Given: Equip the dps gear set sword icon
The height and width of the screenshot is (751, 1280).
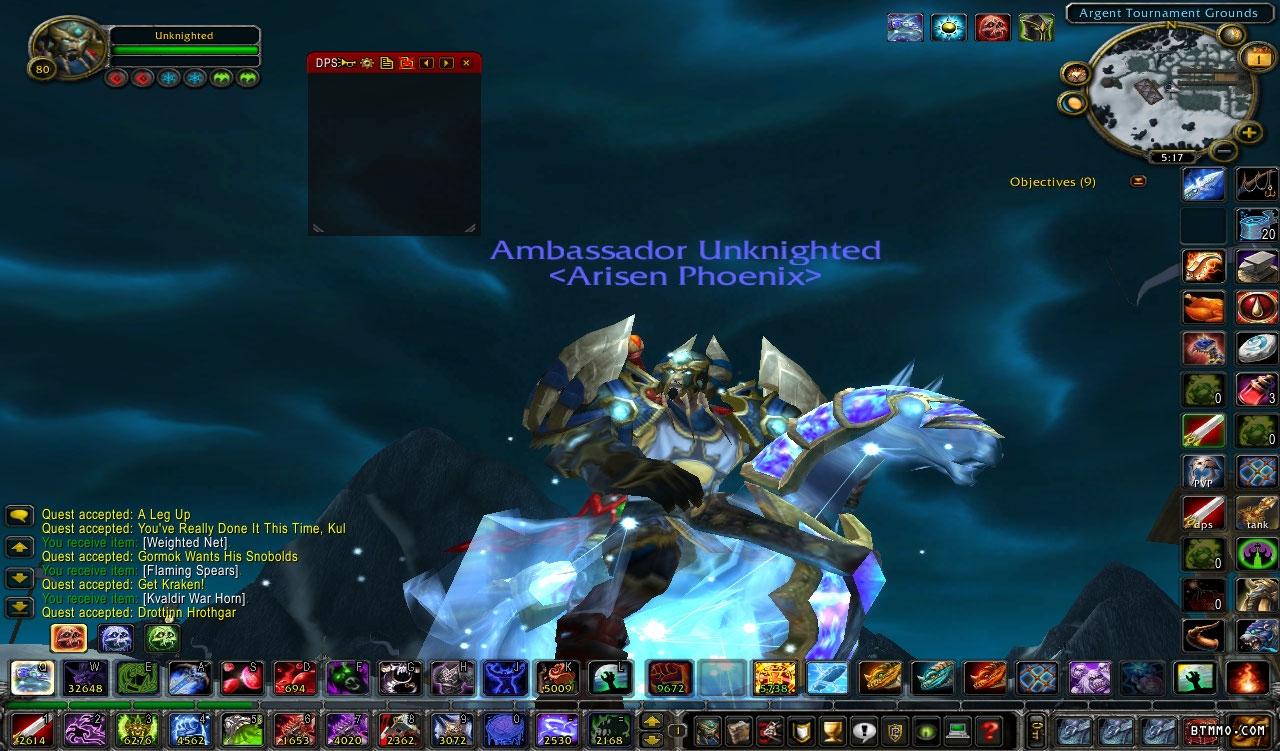Looking at the screenshot, I should tap(1203, 513).
